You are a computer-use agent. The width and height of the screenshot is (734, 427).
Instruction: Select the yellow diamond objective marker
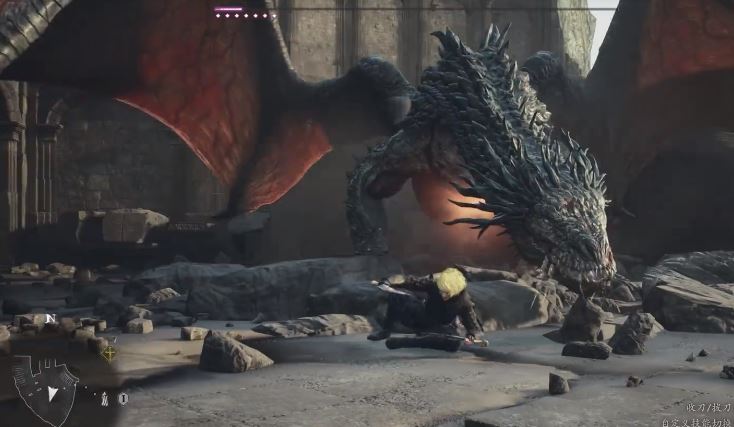108,352
